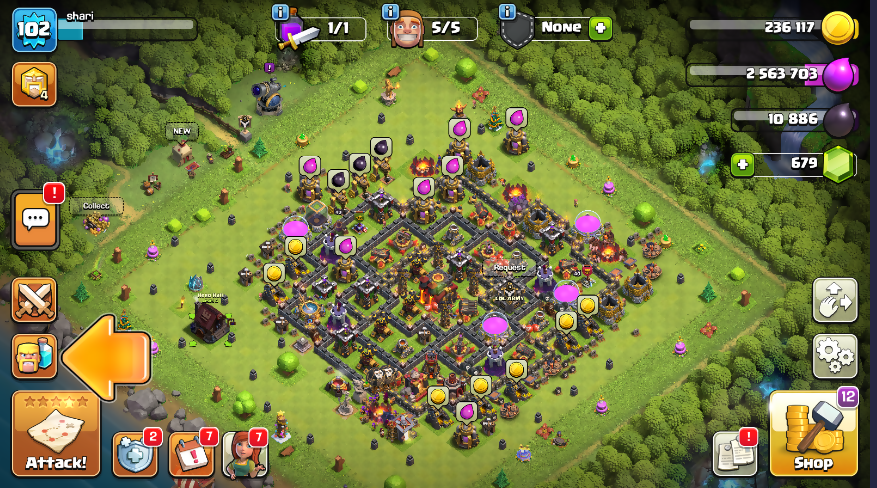Open the settings gear menu
Screen dimensions: 877x488
click(834, 352)
